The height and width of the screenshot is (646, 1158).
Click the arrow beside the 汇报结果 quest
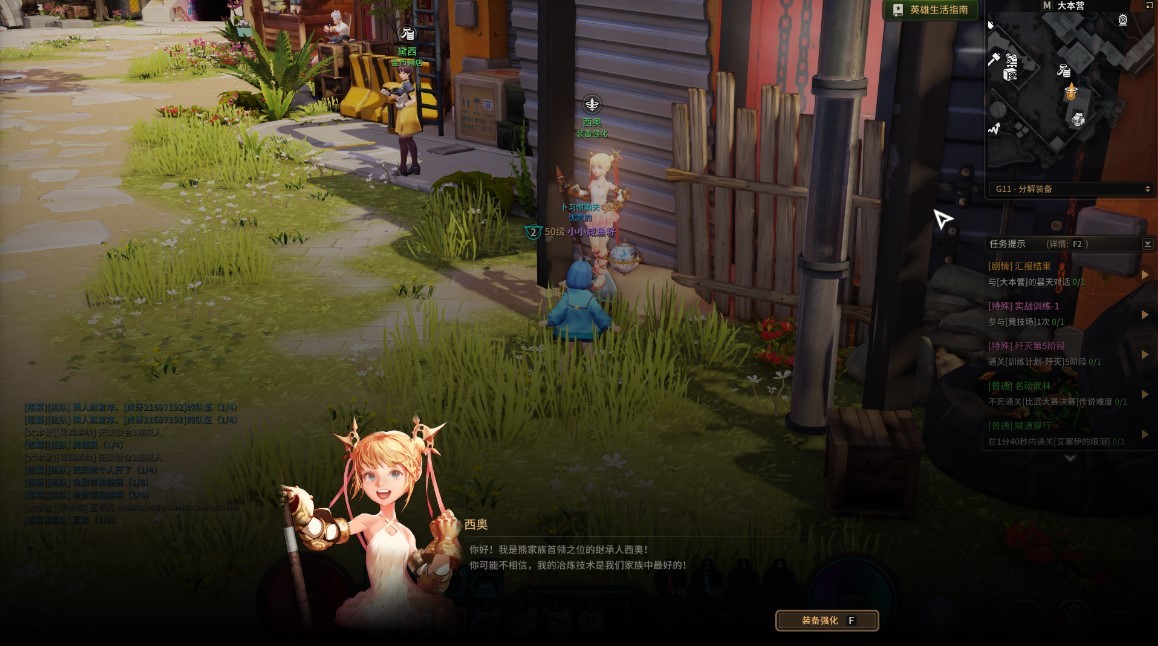tap(1145, 274)
